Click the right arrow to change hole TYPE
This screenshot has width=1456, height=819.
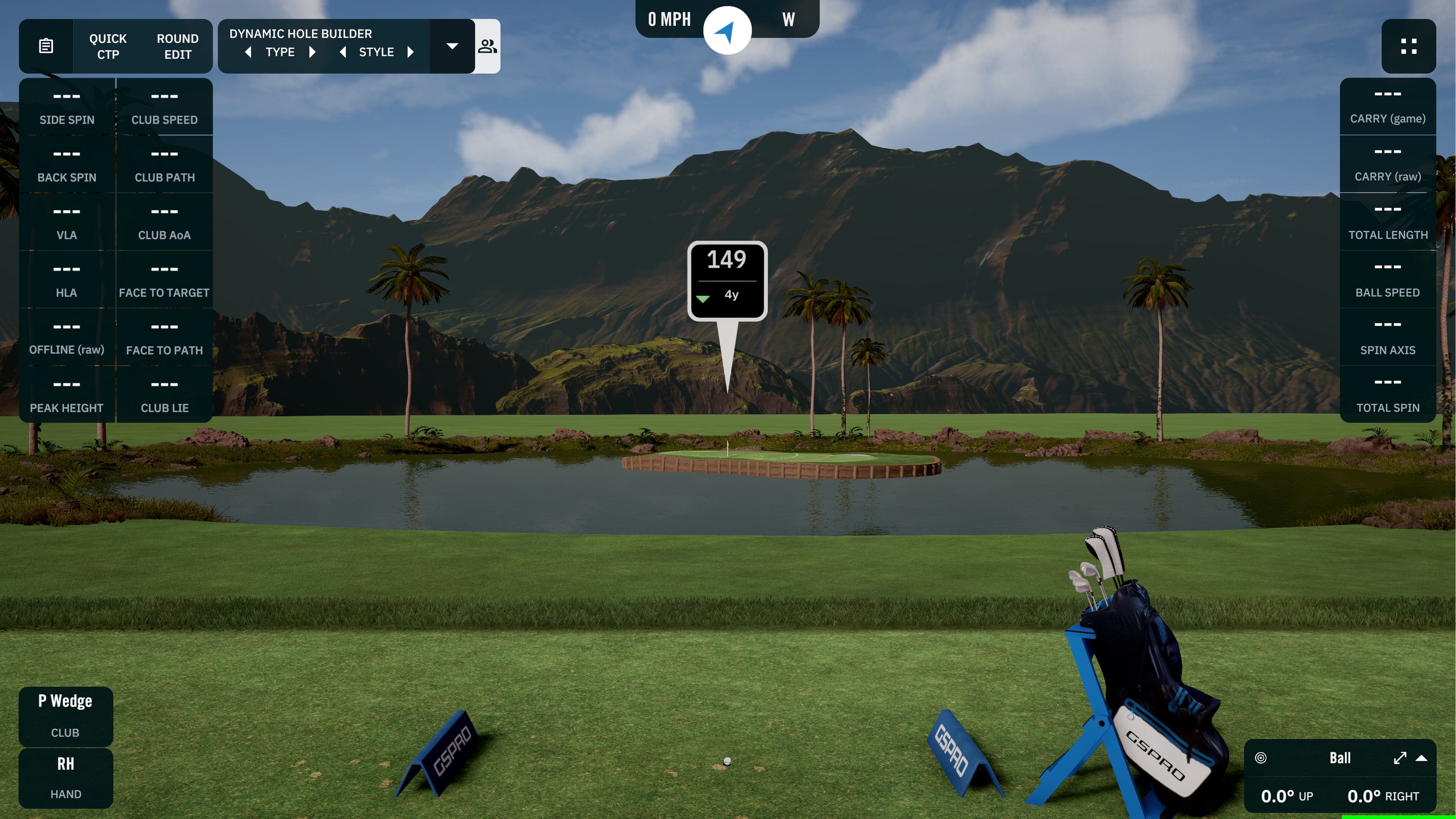313,51
